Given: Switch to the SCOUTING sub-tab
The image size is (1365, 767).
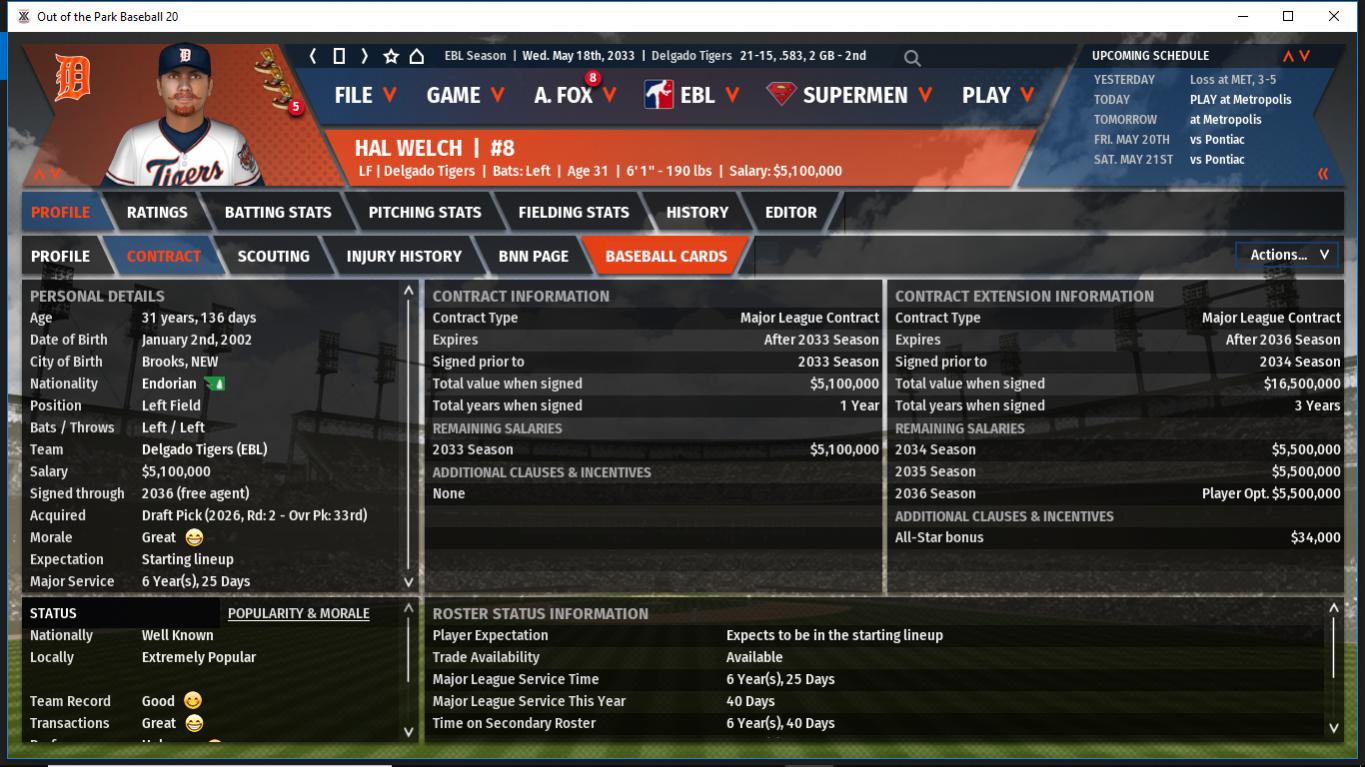Looking at the screenshot, I should click(273, 256).
